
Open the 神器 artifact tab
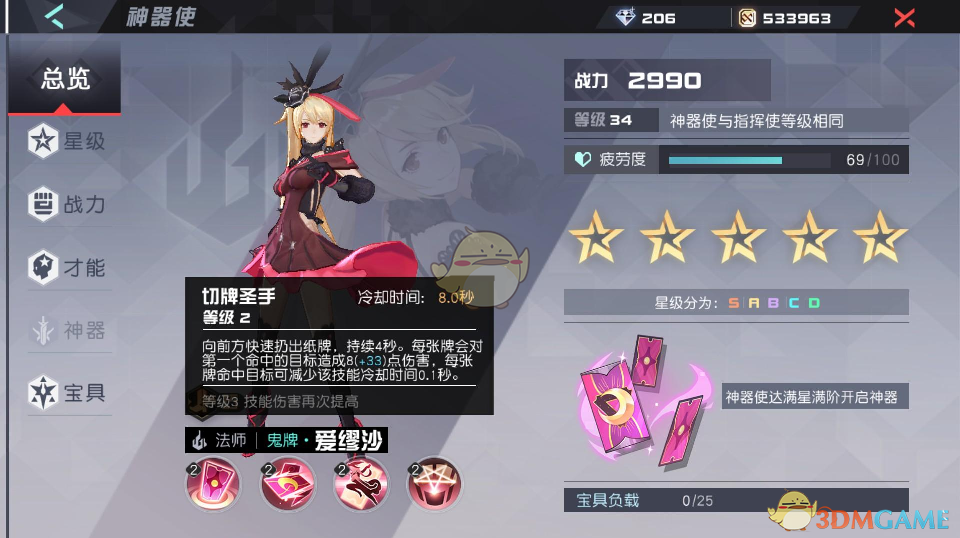[x=67, y=330]
